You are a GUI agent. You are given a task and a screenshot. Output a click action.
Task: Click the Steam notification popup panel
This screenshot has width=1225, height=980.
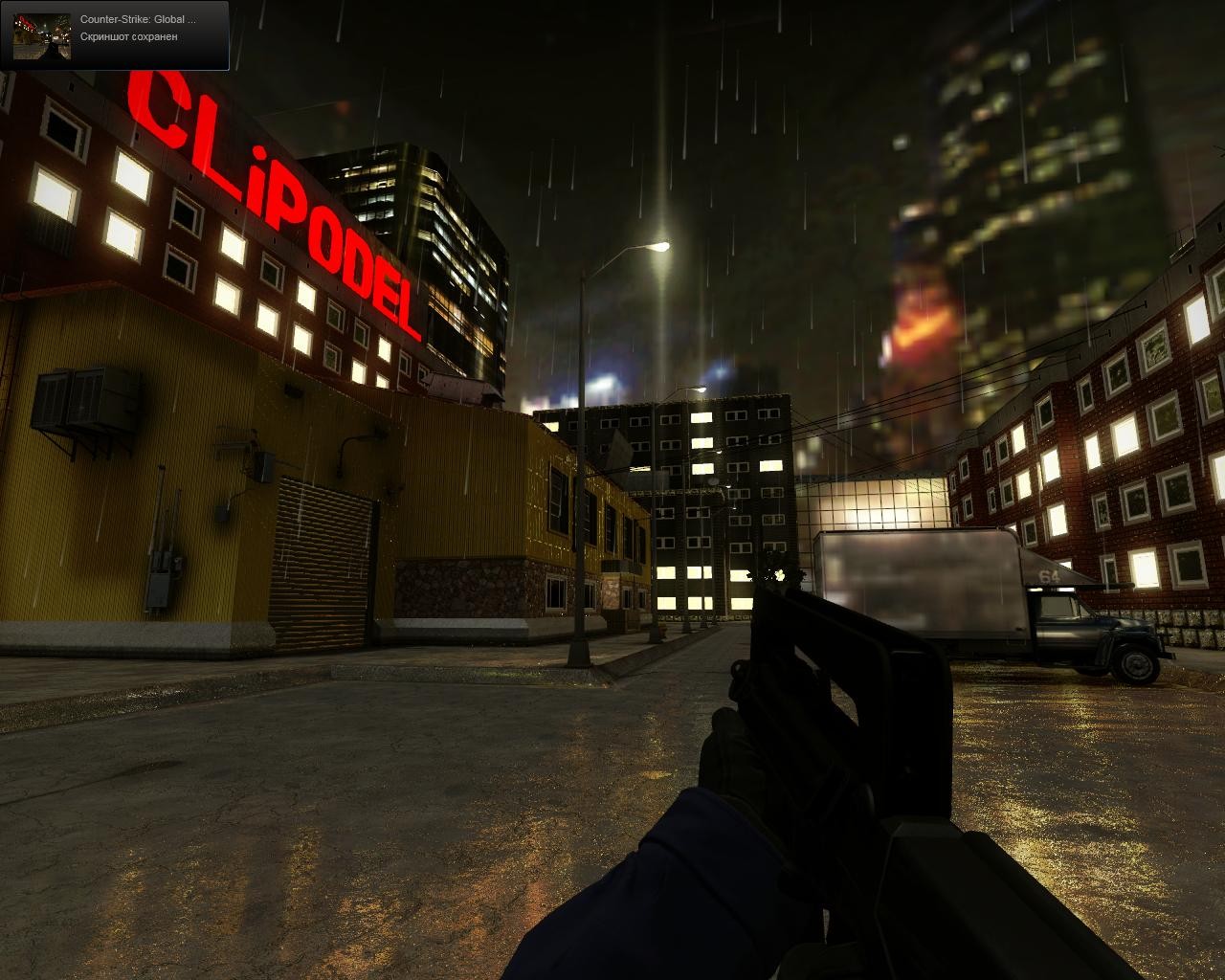[114, 36]
